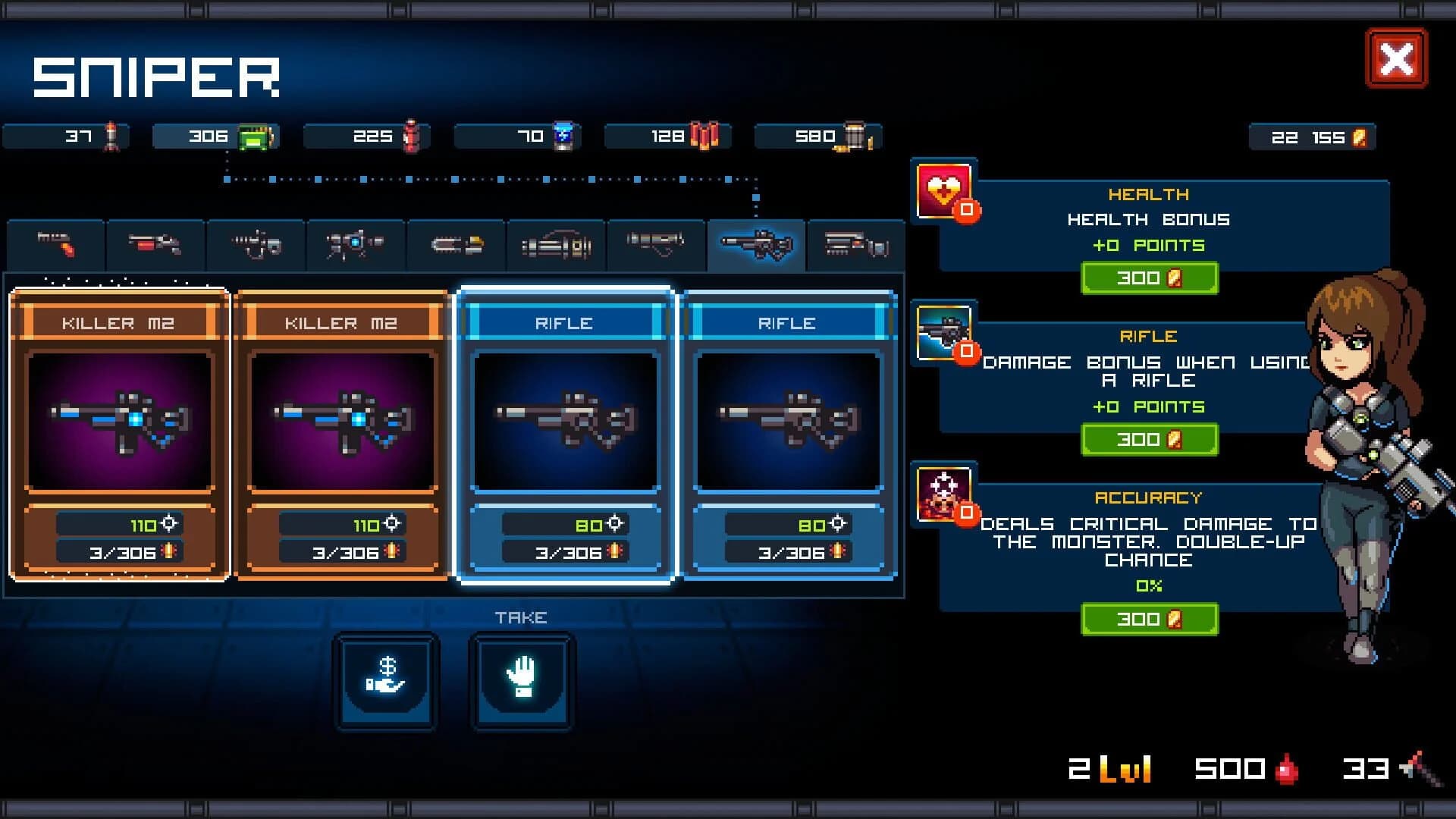This screenshot has height=819, width=1456.
Task: Open the minigun weapon category tab
Action: (x=557, y=244)
